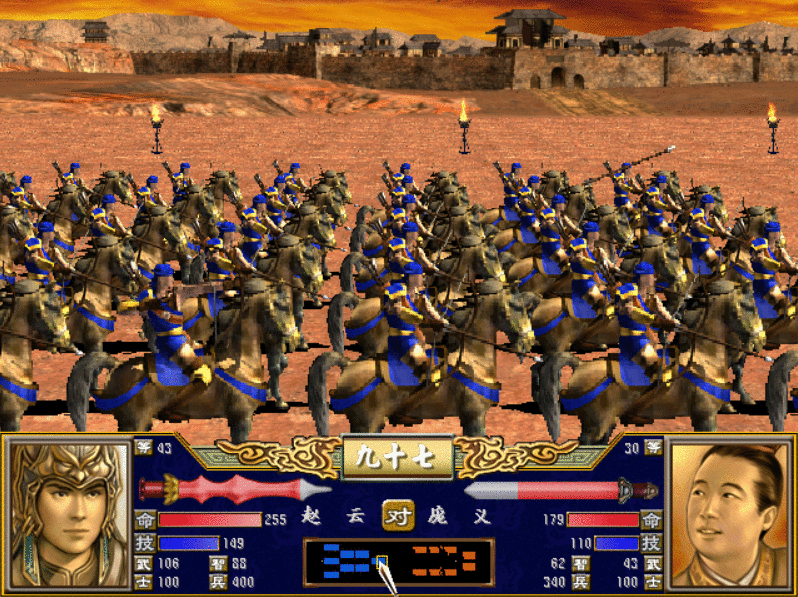Click the battlefield formation minimap
The image size is (798, 597).
(398, 562)
